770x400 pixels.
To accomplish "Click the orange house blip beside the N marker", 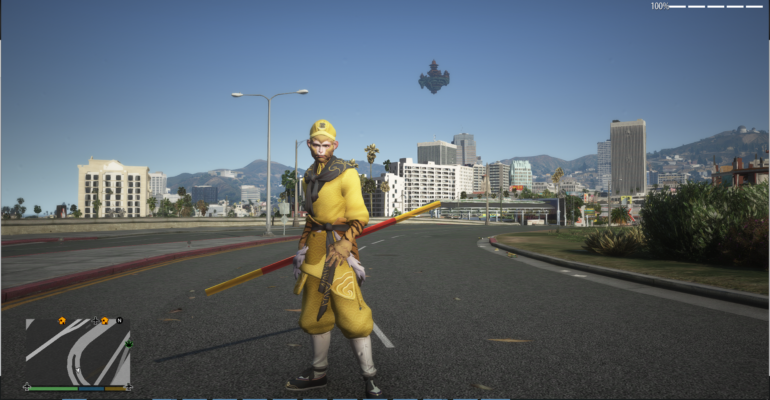I will (x=104, y=321).
